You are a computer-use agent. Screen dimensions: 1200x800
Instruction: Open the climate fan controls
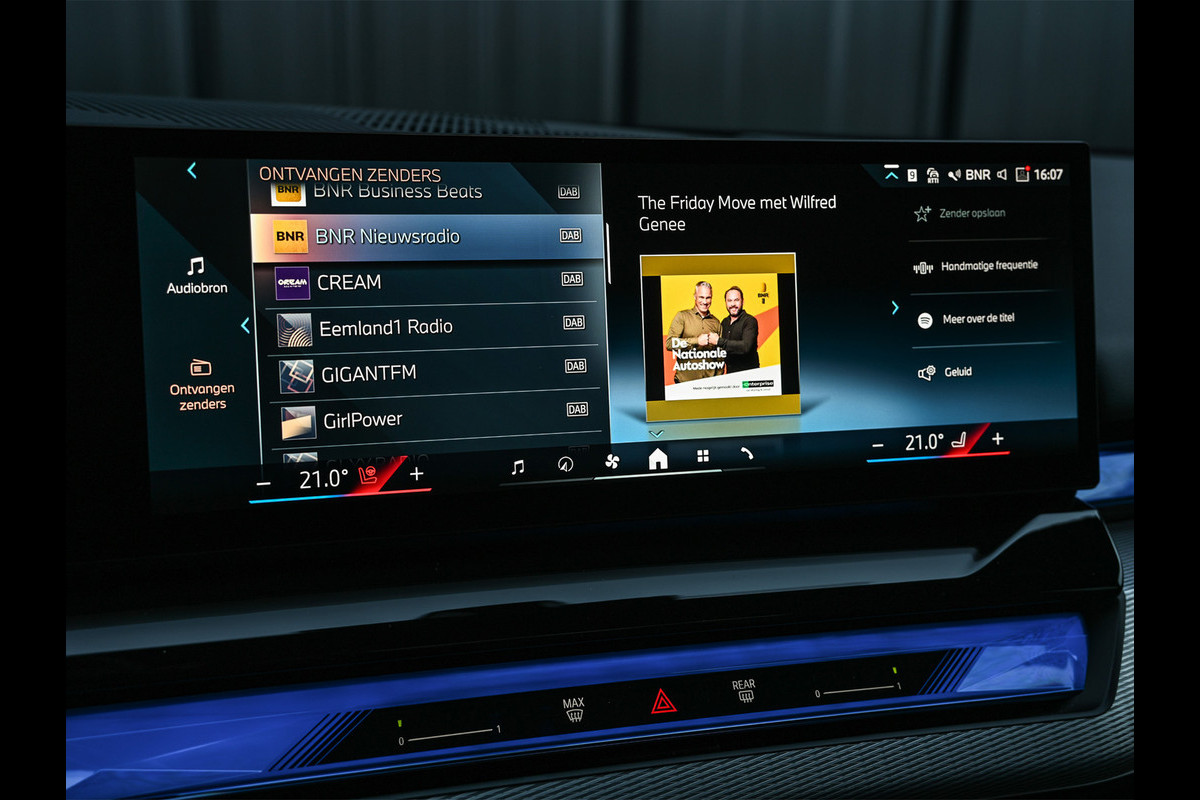tap(612, 461)
